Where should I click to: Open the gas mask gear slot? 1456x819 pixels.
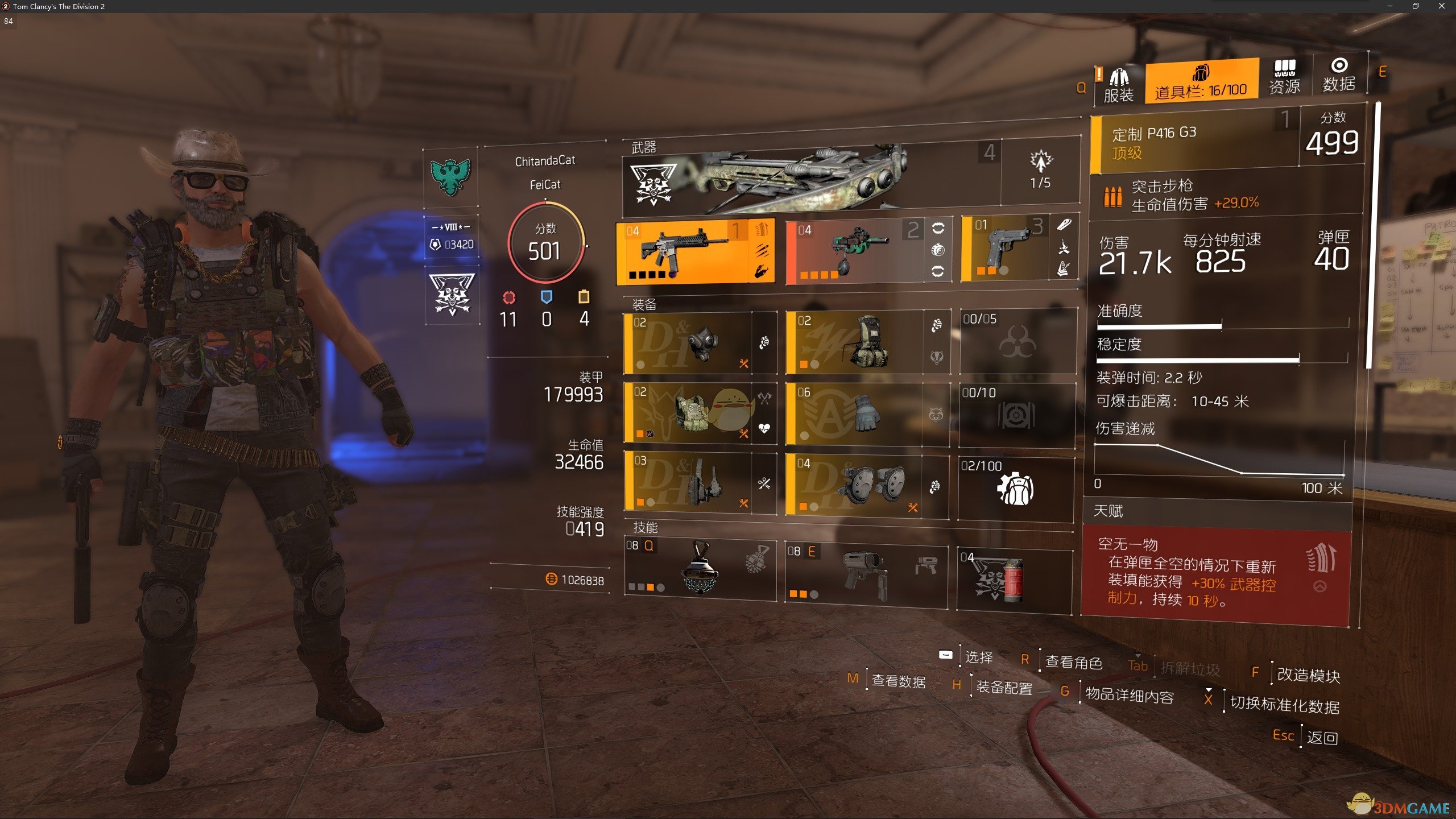point(700,343)
